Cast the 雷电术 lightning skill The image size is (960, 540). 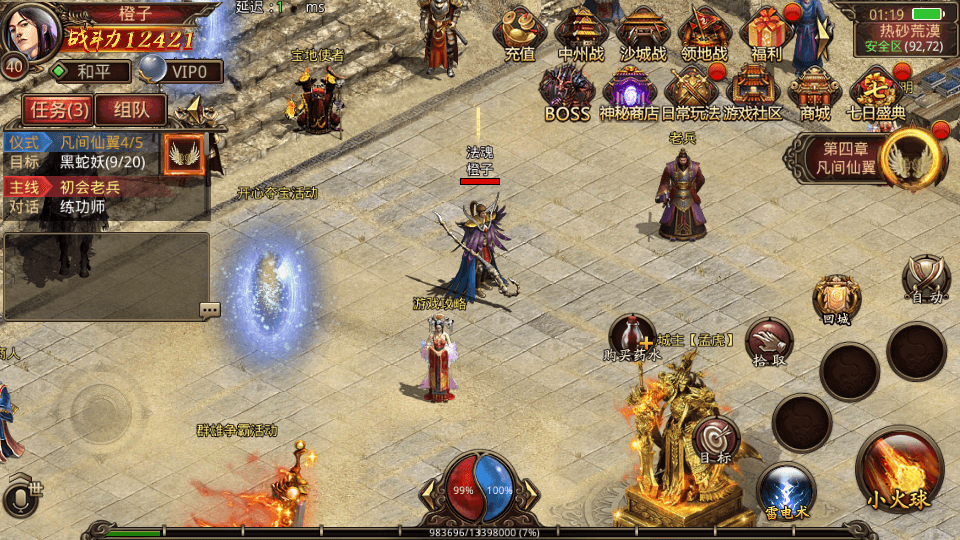click(785, 490)
